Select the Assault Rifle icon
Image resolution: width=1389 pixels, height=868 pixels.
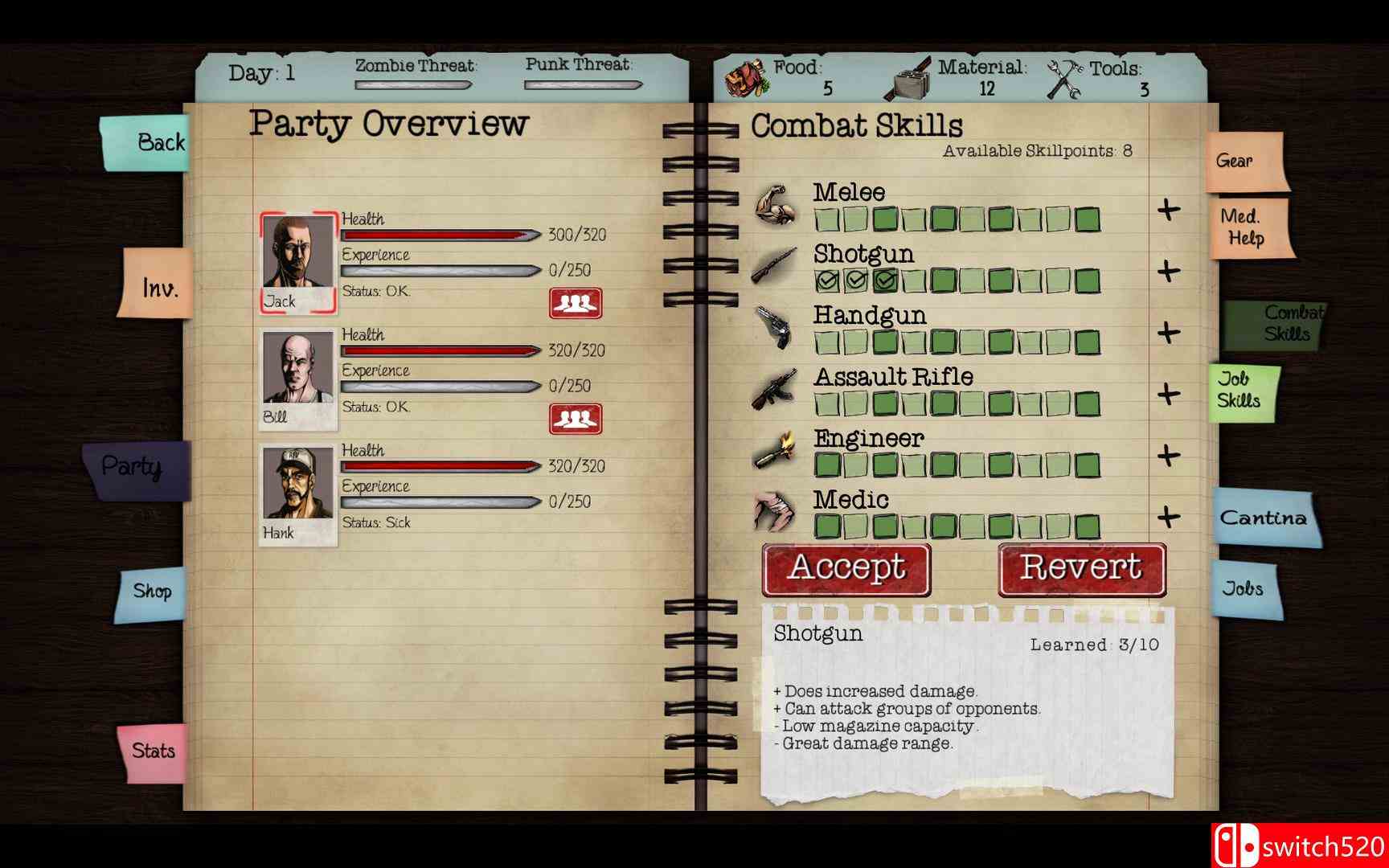774,391
